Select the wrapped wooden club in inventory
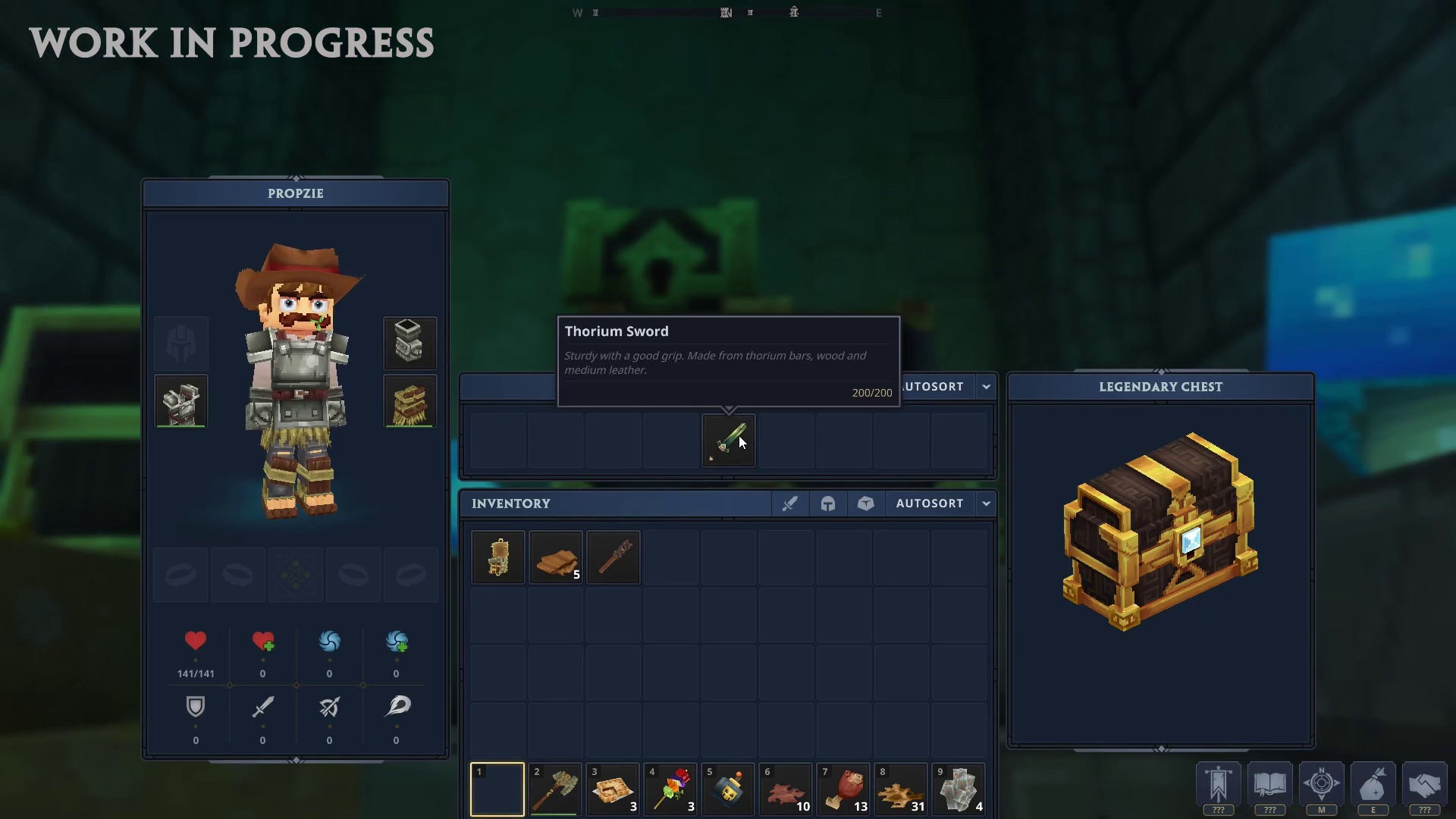This screenshot has height=819, width=1456. pos(613,558)
